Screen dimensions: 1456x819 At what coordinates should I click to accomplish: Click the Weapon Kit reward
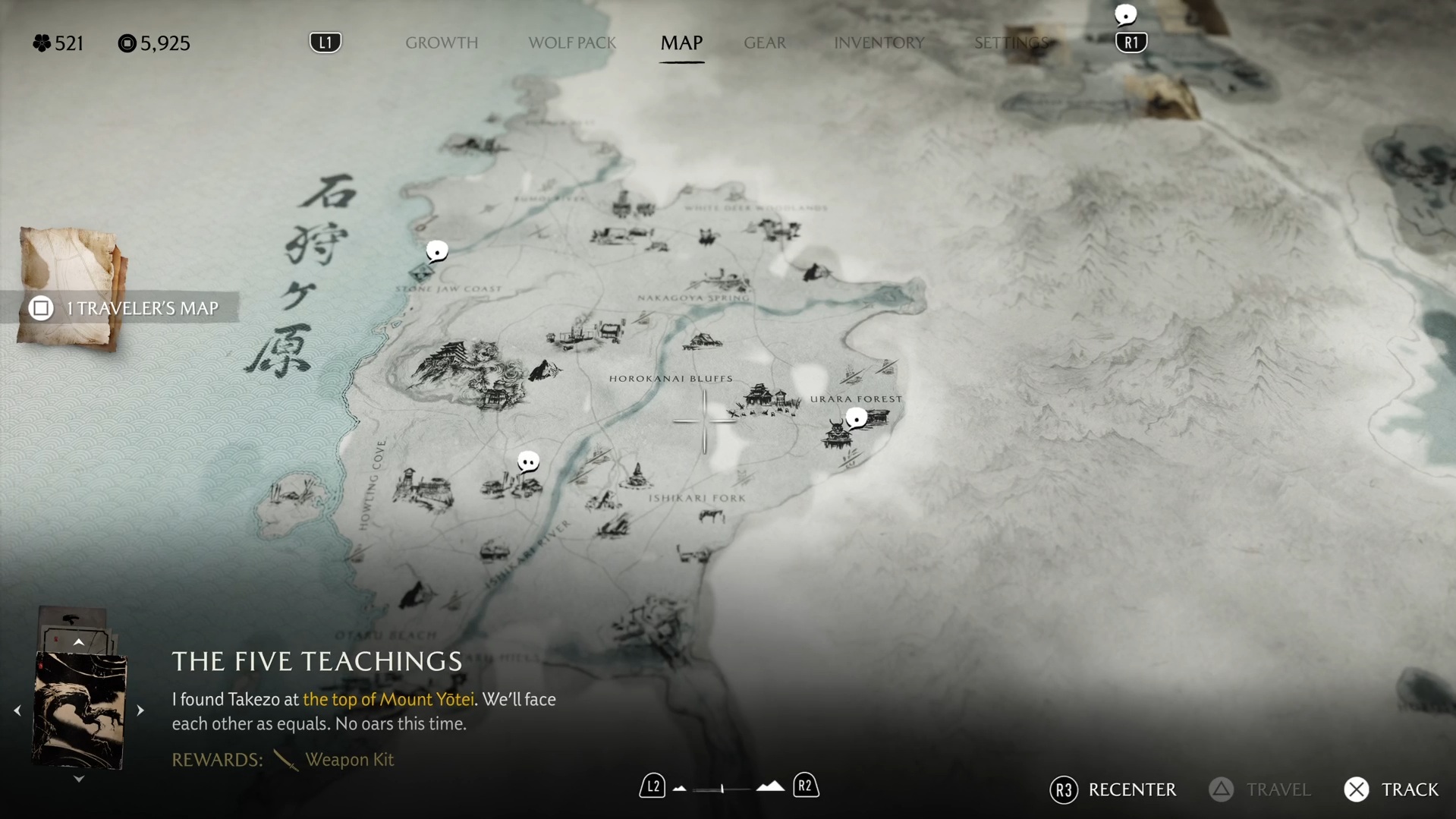pos(348,759)
